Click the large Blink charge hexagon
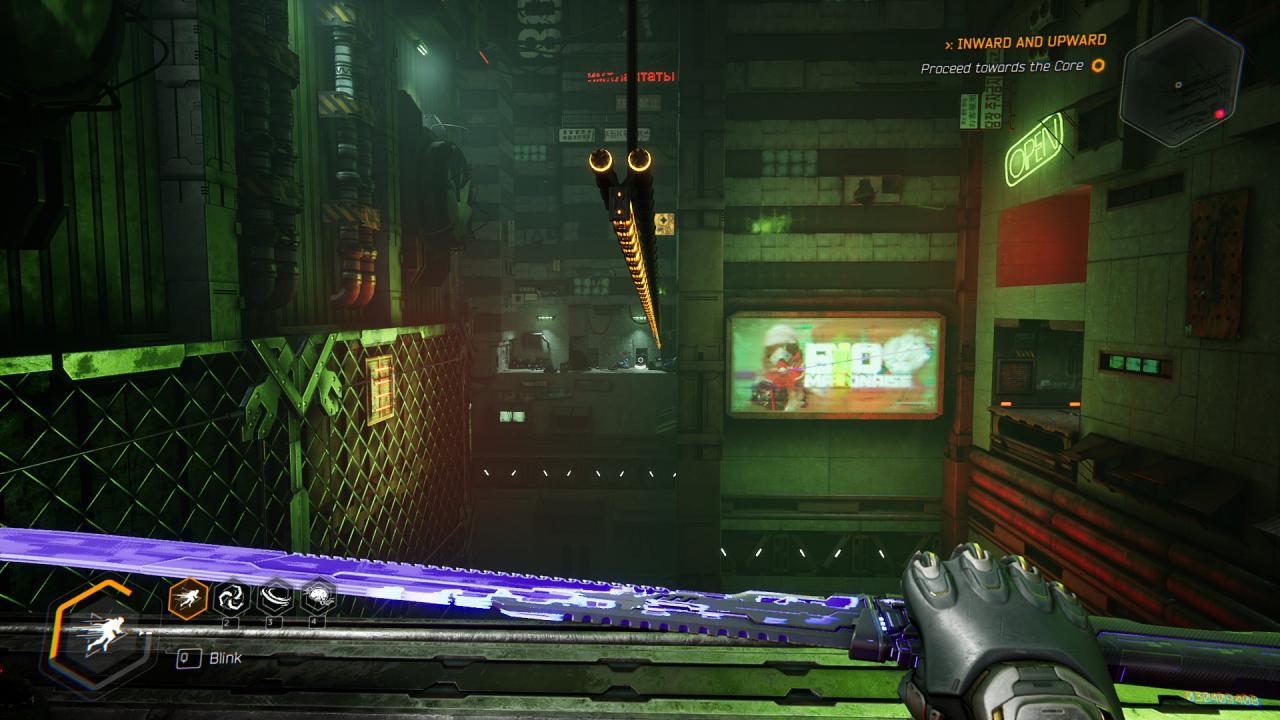 (98, 634)
